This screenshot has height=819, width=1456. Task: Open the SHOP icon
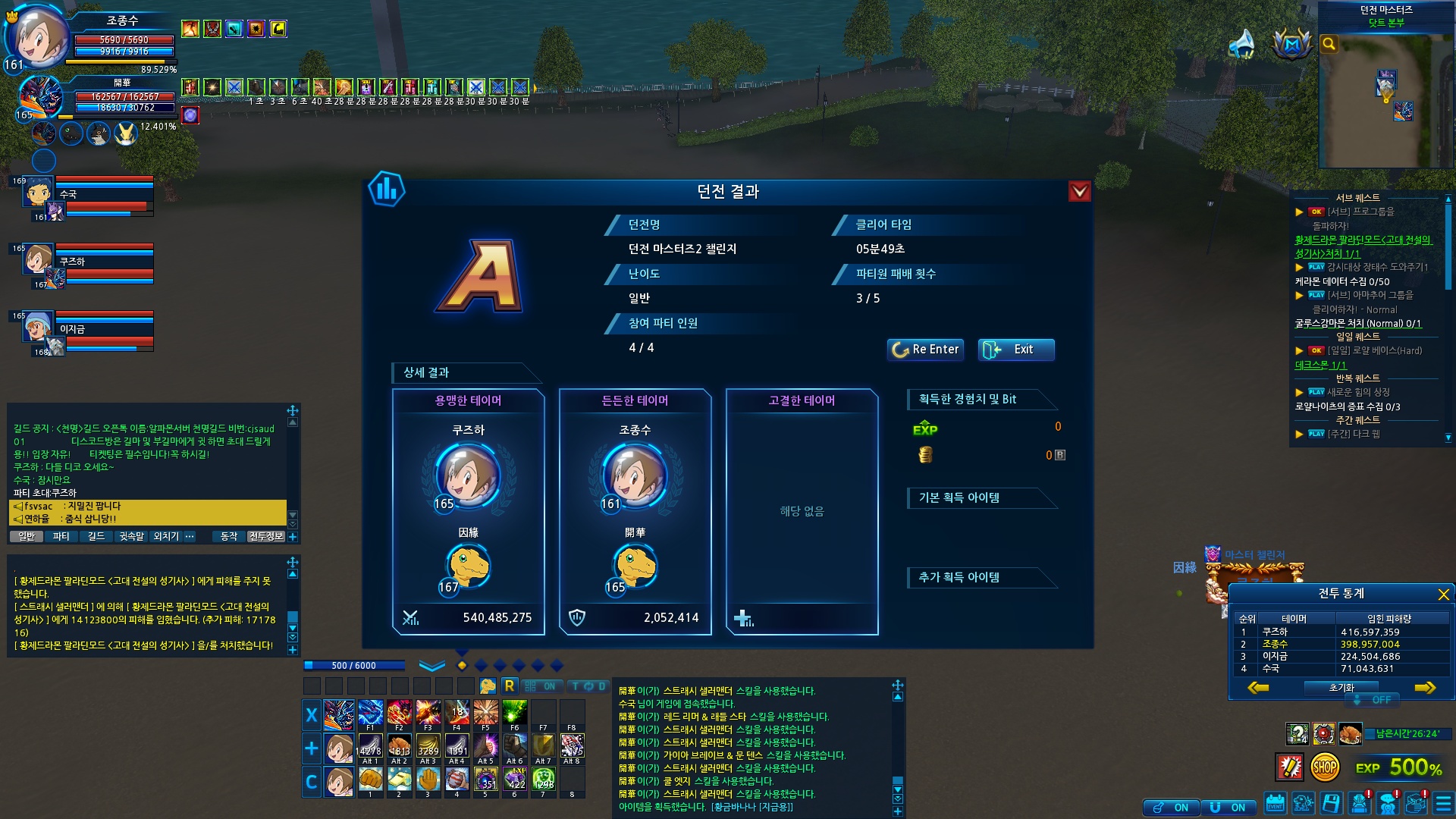[x=1325, y=767]
